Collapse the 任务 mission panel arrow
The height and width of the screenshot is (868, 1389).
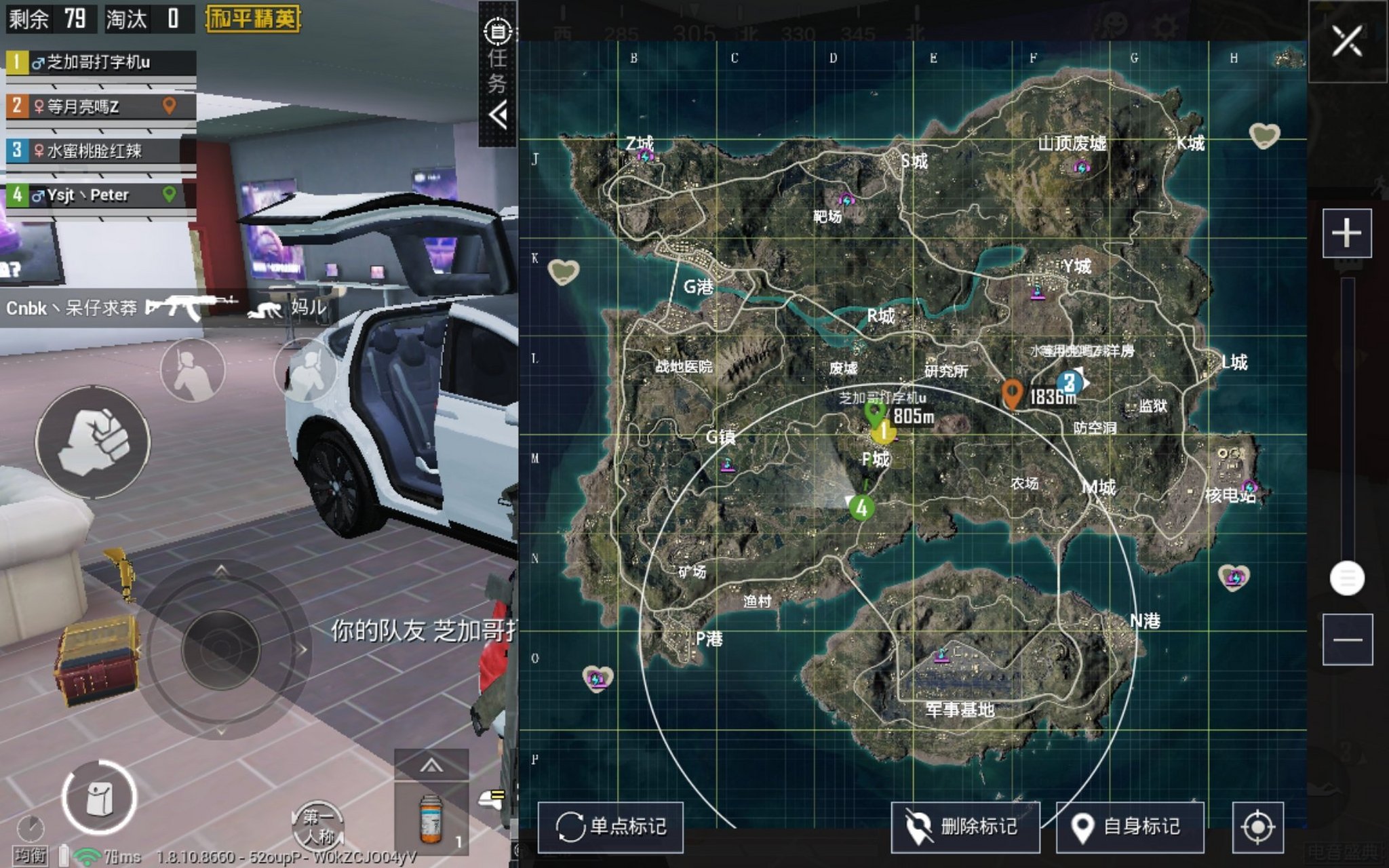tap(498, 115)
